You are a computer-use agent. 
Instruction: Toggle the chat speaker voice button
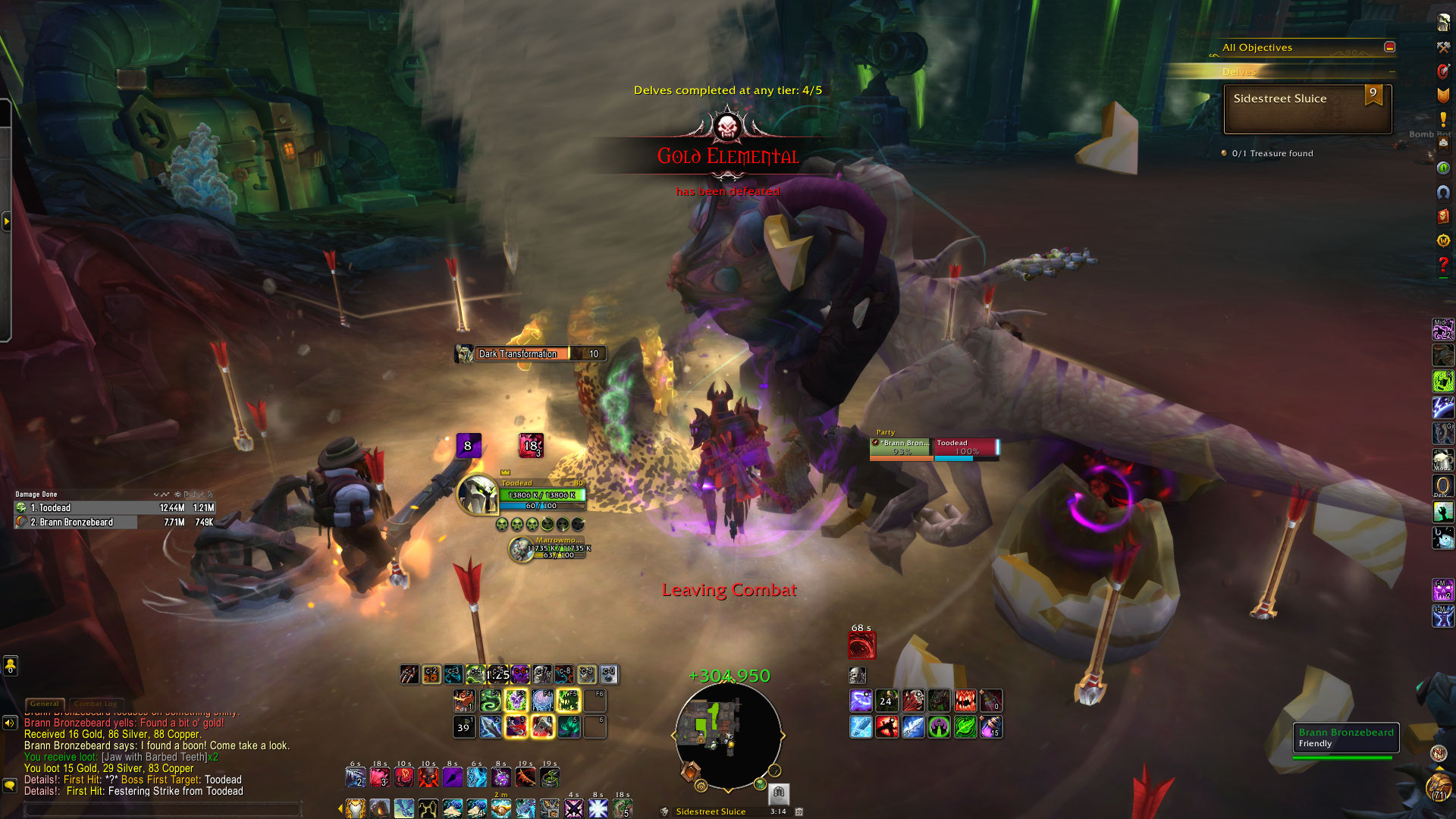tap(10, 723)
